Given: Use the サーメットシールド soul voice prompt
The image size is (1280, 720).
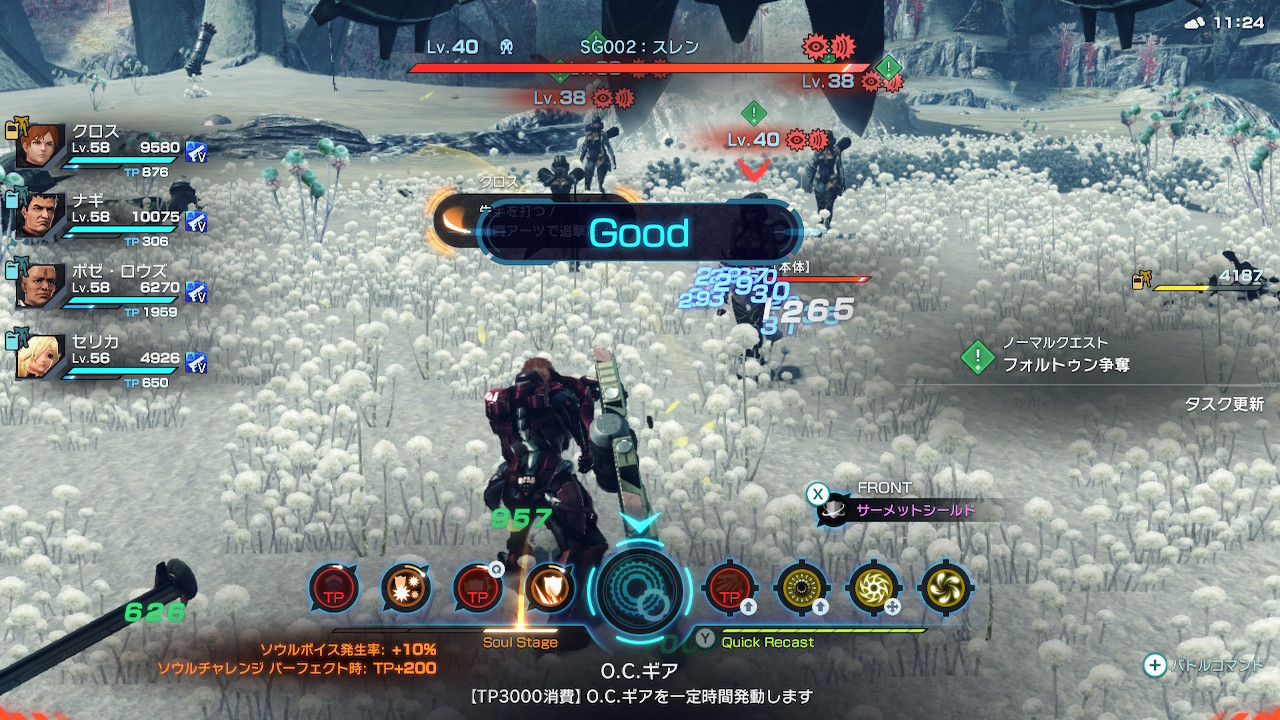Looking at the screenshot, I should click(x=915, y=511).
